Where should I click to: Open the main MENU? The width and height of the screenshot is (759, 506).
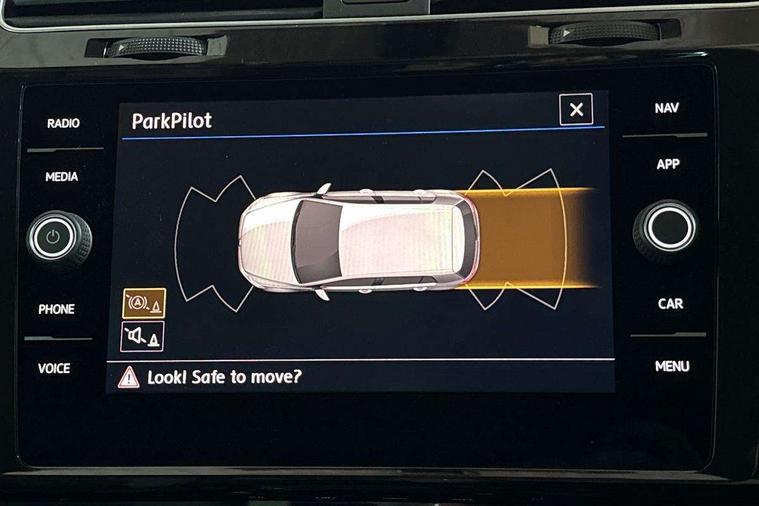click(672, 367)
